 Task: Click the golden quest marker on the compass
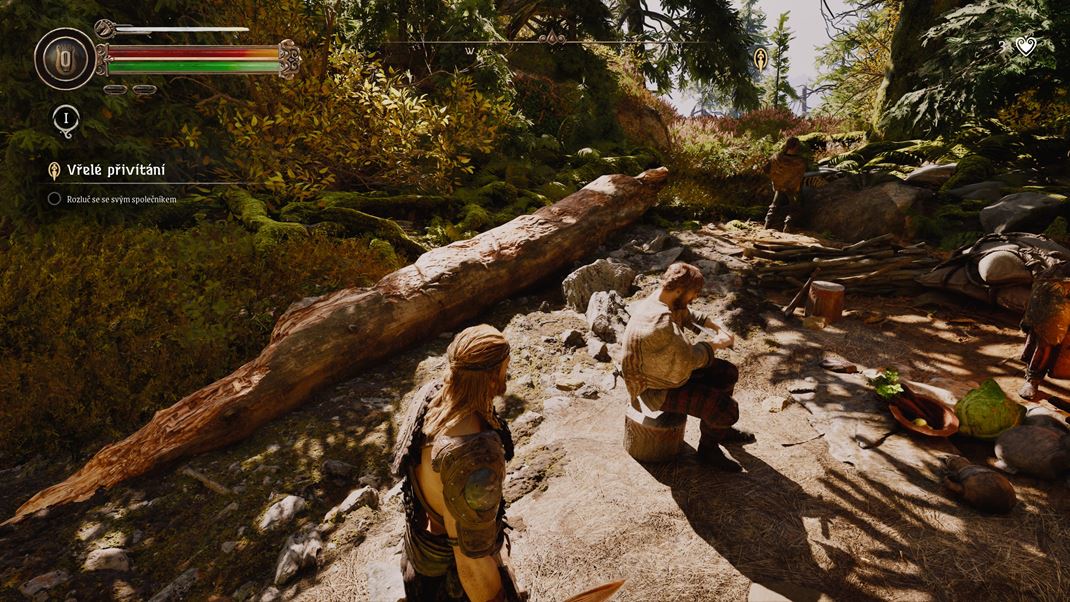point(760,57)
